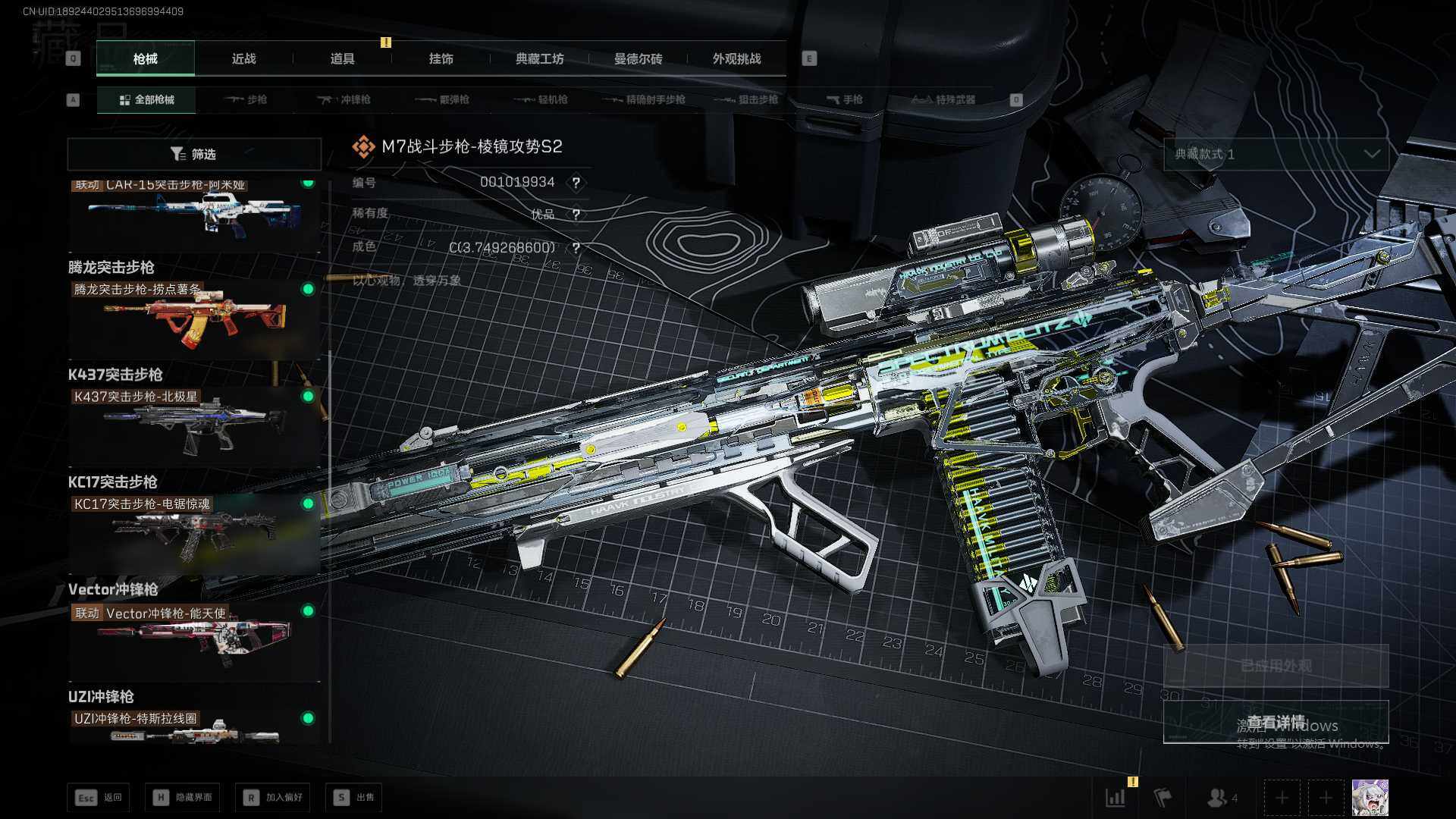
Task: Select the Vector冲锋枪-能天使 skin
Action: [194, 641]
